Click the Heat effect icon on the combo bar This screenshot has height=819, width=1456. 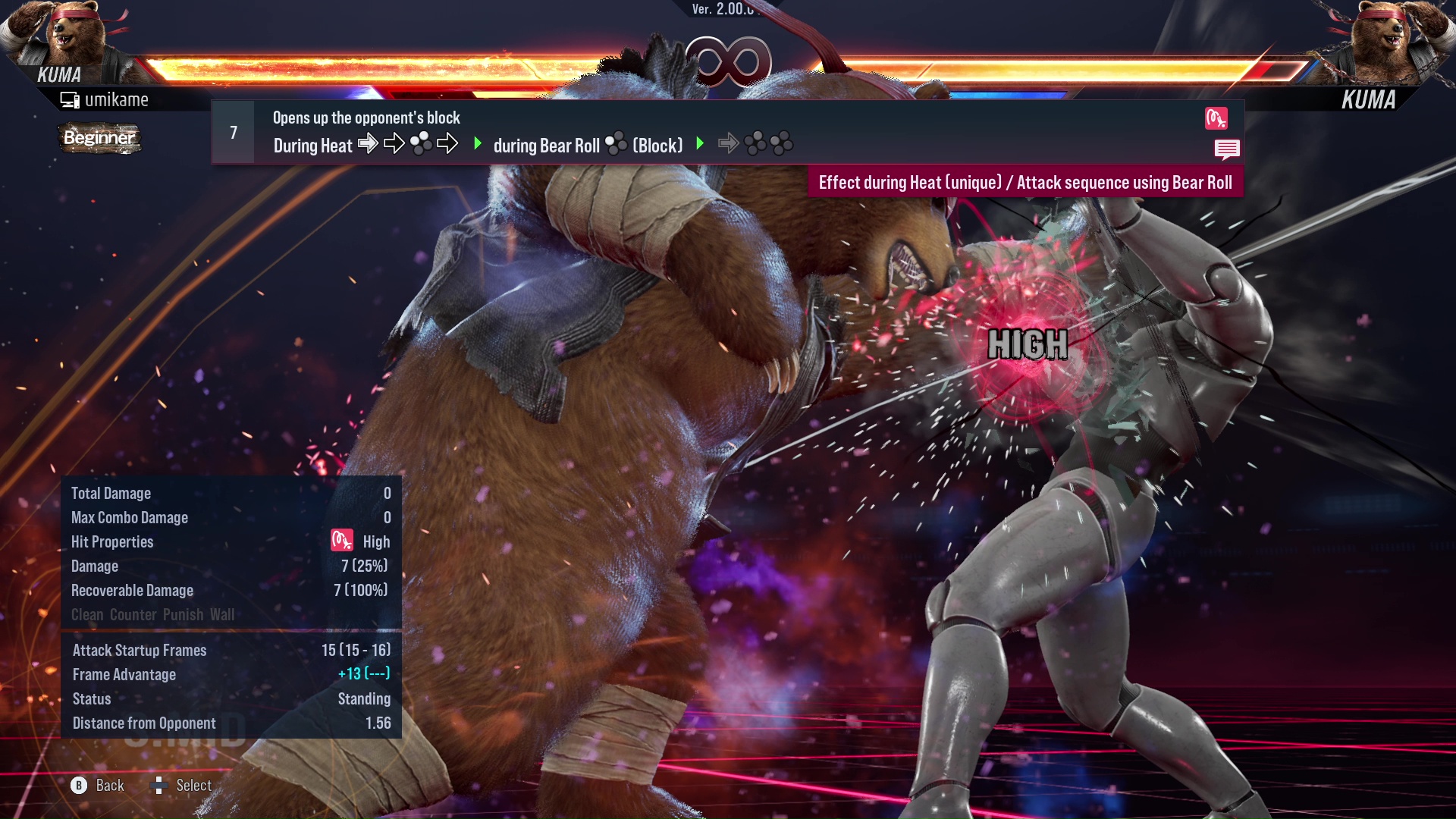1216,119
